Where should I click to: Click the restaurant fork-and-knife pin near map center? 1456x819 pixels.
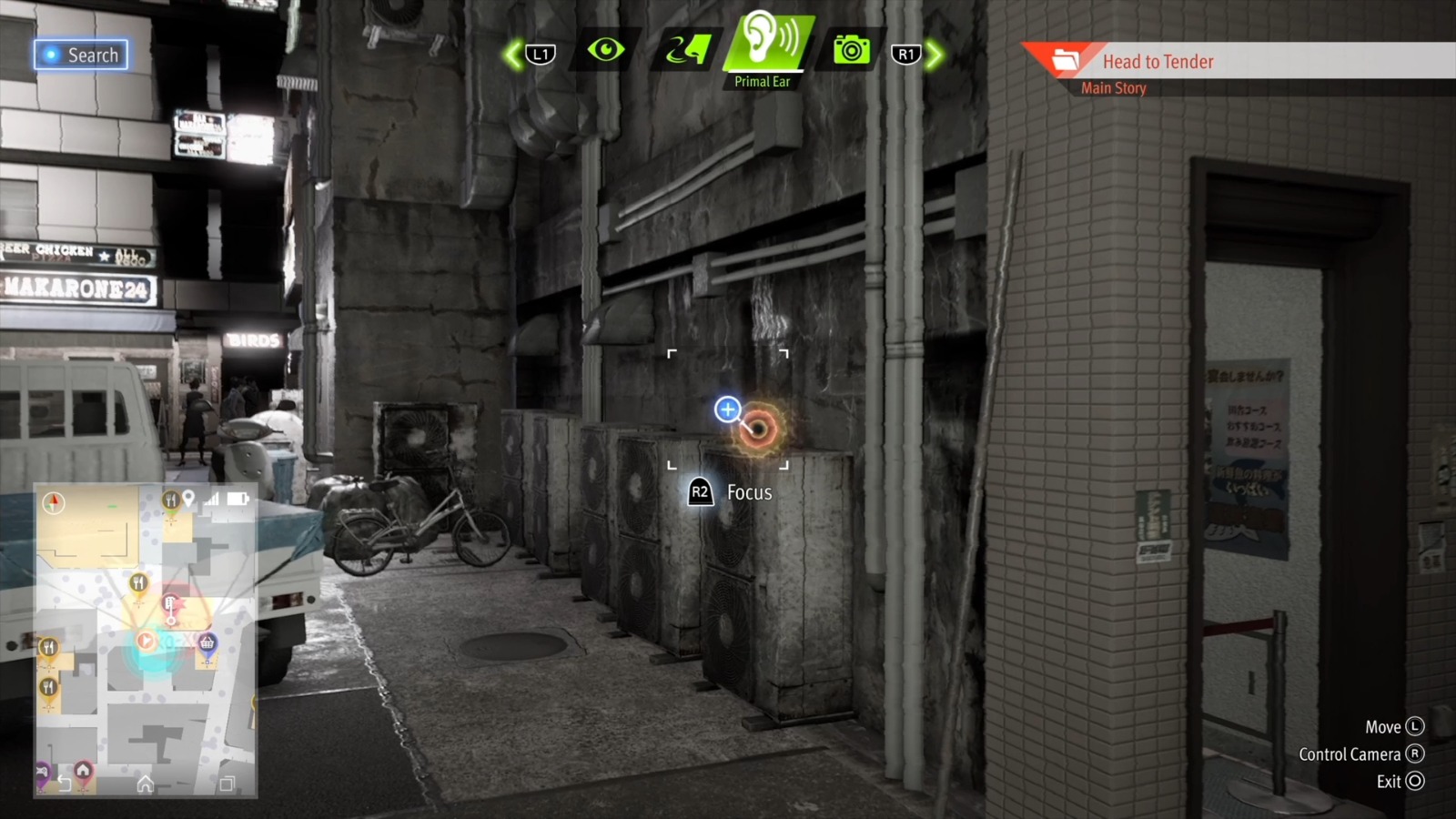(x=138, y=581)
